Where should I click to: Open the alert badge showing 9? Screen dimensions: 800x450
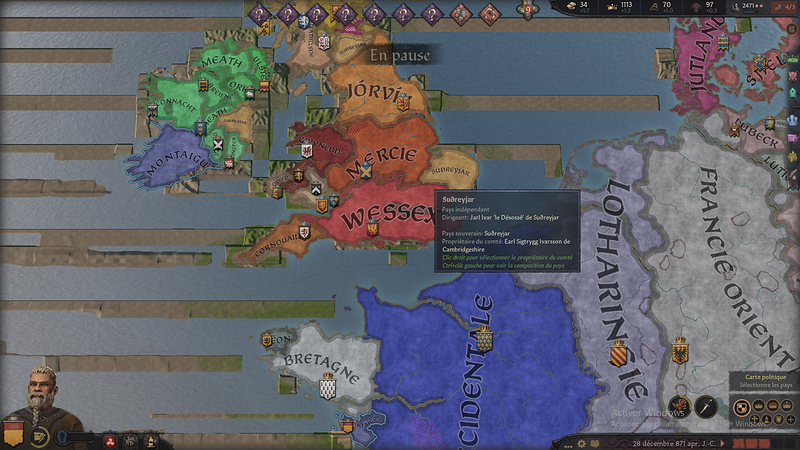click(527, 10)
